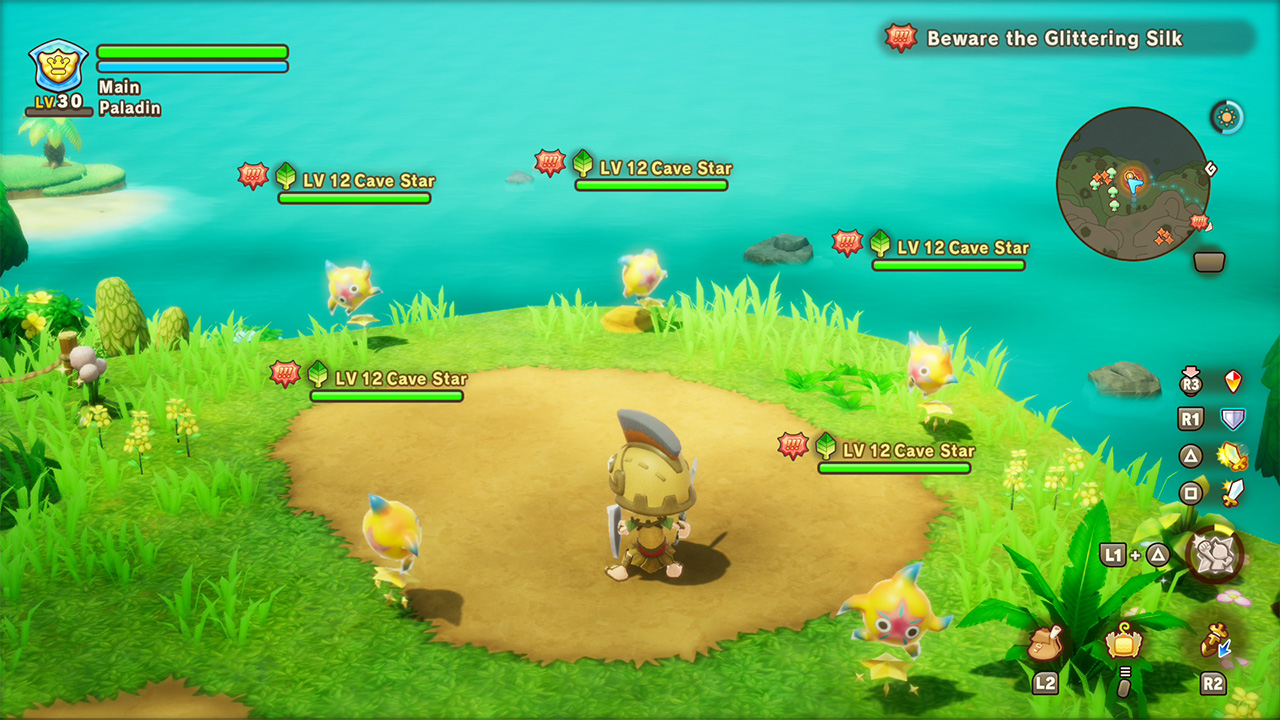
Task: Click the quest marker on the minimap edge
Action: (1200, 222)
